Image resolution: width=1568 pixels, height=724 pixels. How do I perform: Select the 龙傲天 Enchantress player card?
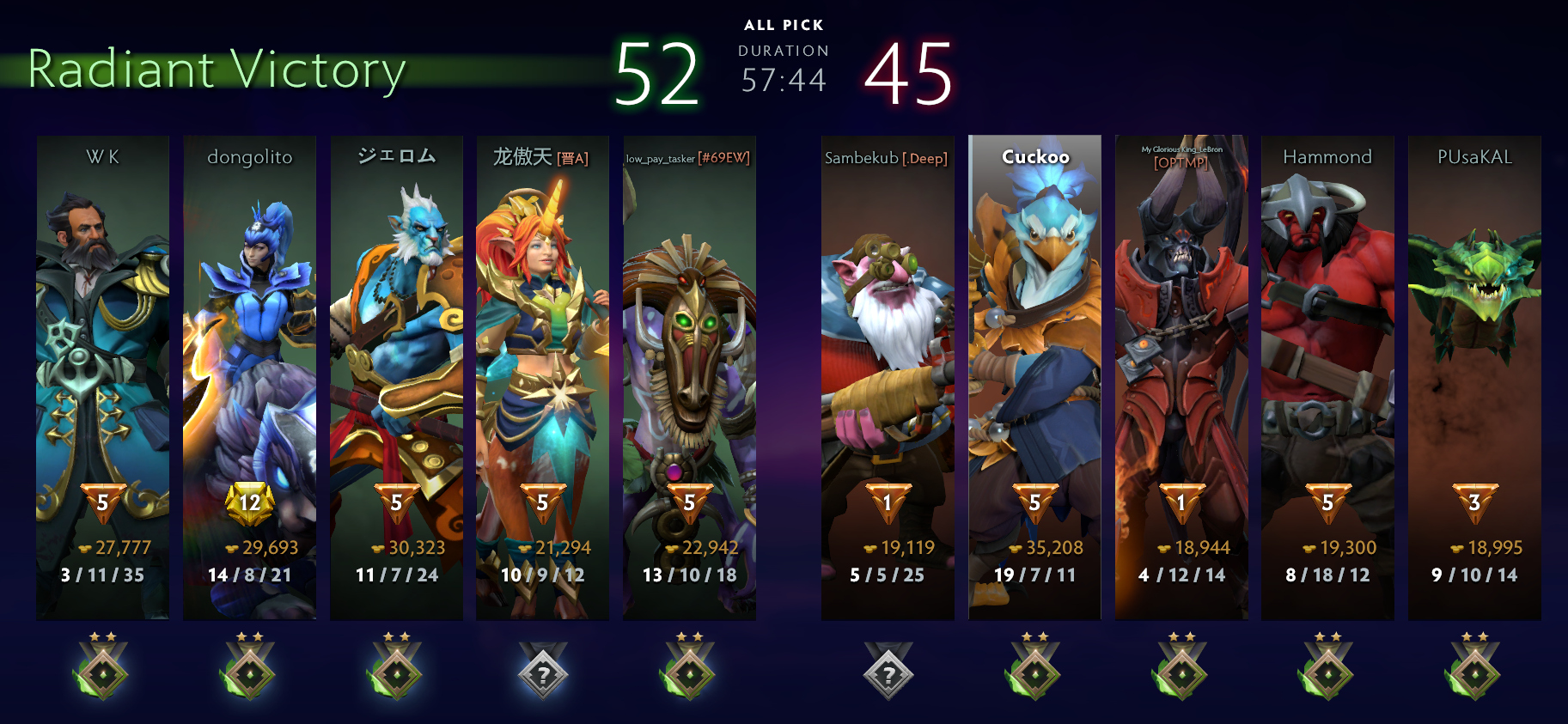pyautogui.click(x=542, y=378)
